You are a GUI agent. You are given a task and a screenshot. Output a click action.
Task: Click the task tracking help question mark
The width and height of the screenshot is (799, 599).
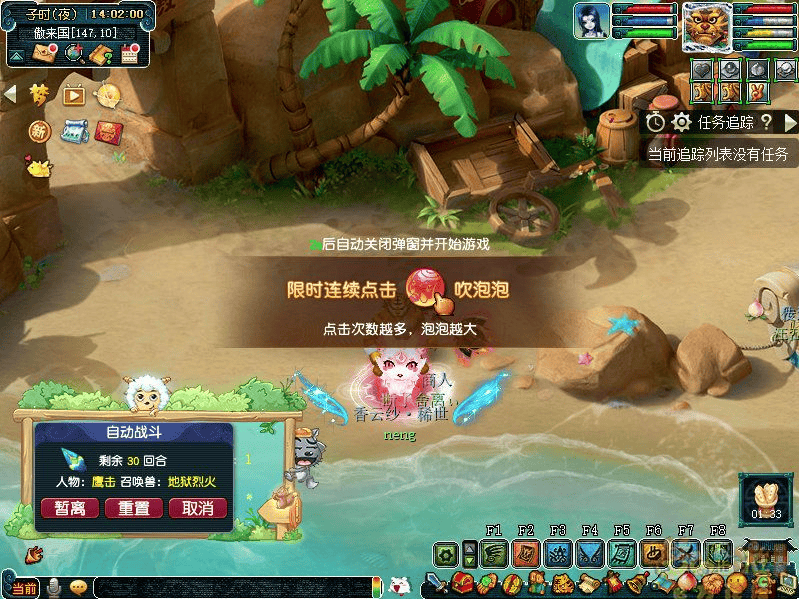point(766,122)
